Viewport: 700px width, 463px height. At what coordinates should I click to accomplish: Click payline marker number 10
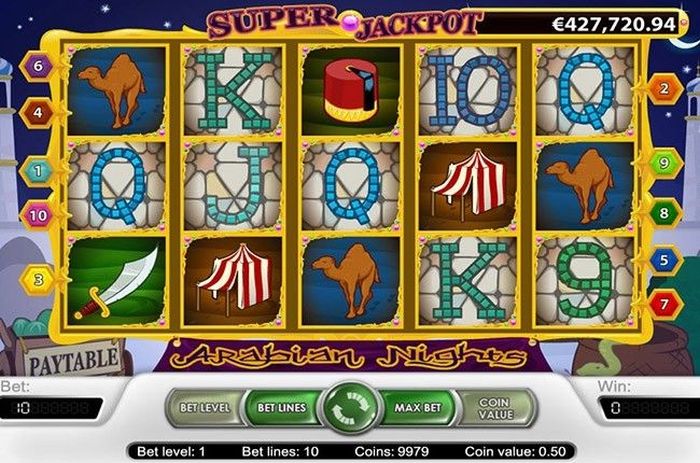[37, 214]
